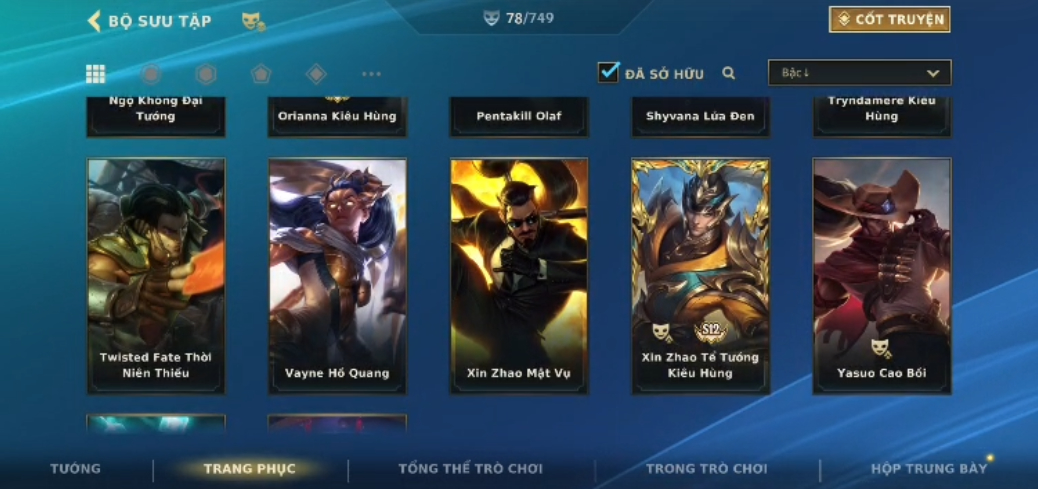Image resolution: width=1038 pixels, height=489 pixels.
Task: Switch to the Tướng tab
Action: point(75,468)
